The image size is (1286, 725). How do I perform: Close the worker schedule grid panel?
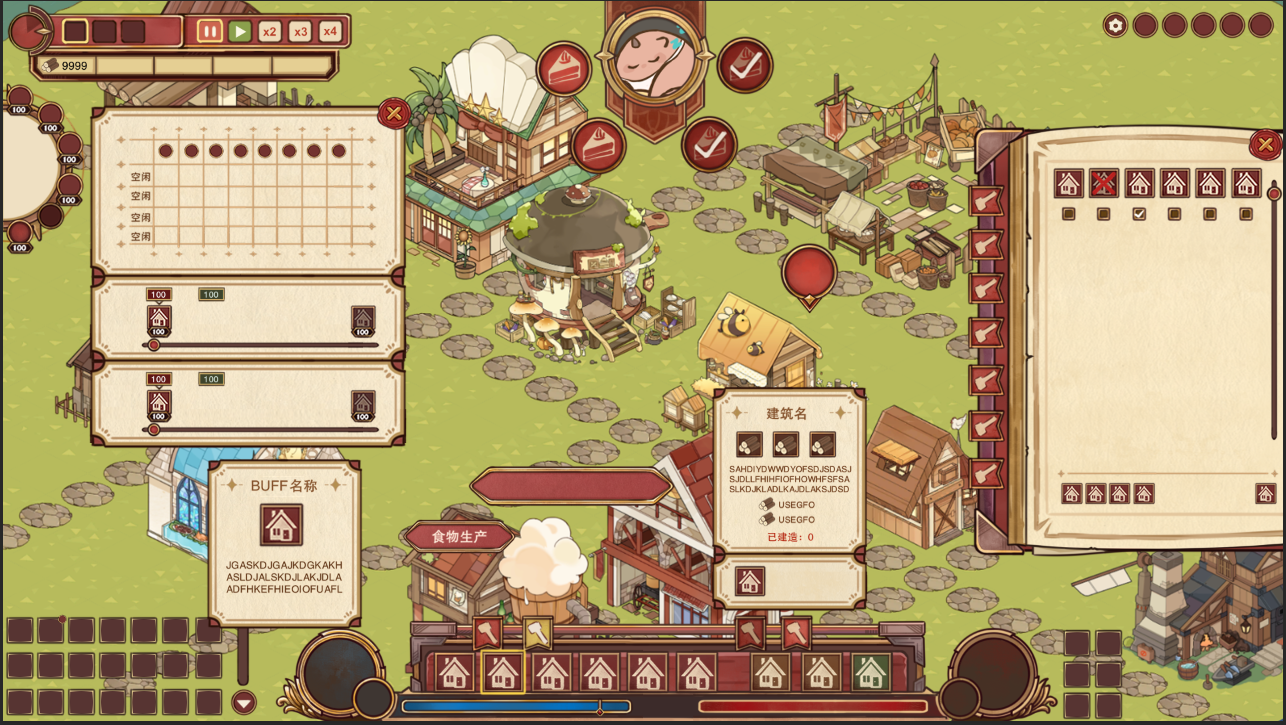393,114
